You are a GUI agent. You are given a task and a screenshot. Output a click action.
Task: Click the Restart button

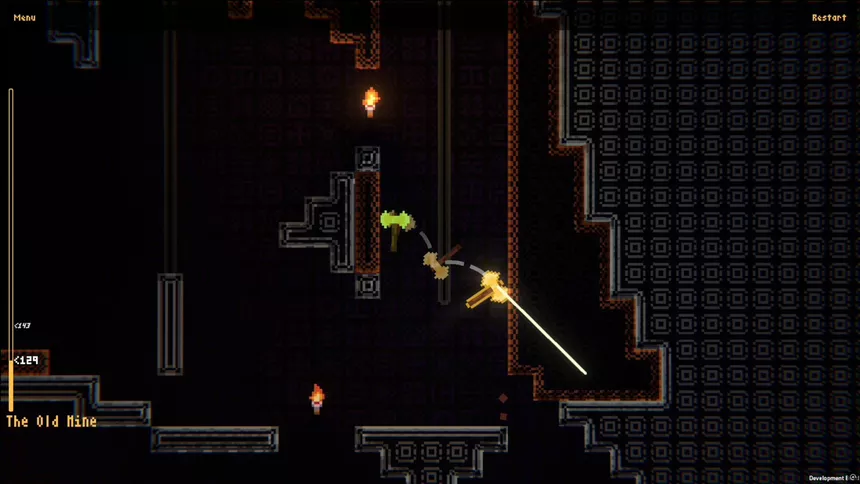[828, 17]
